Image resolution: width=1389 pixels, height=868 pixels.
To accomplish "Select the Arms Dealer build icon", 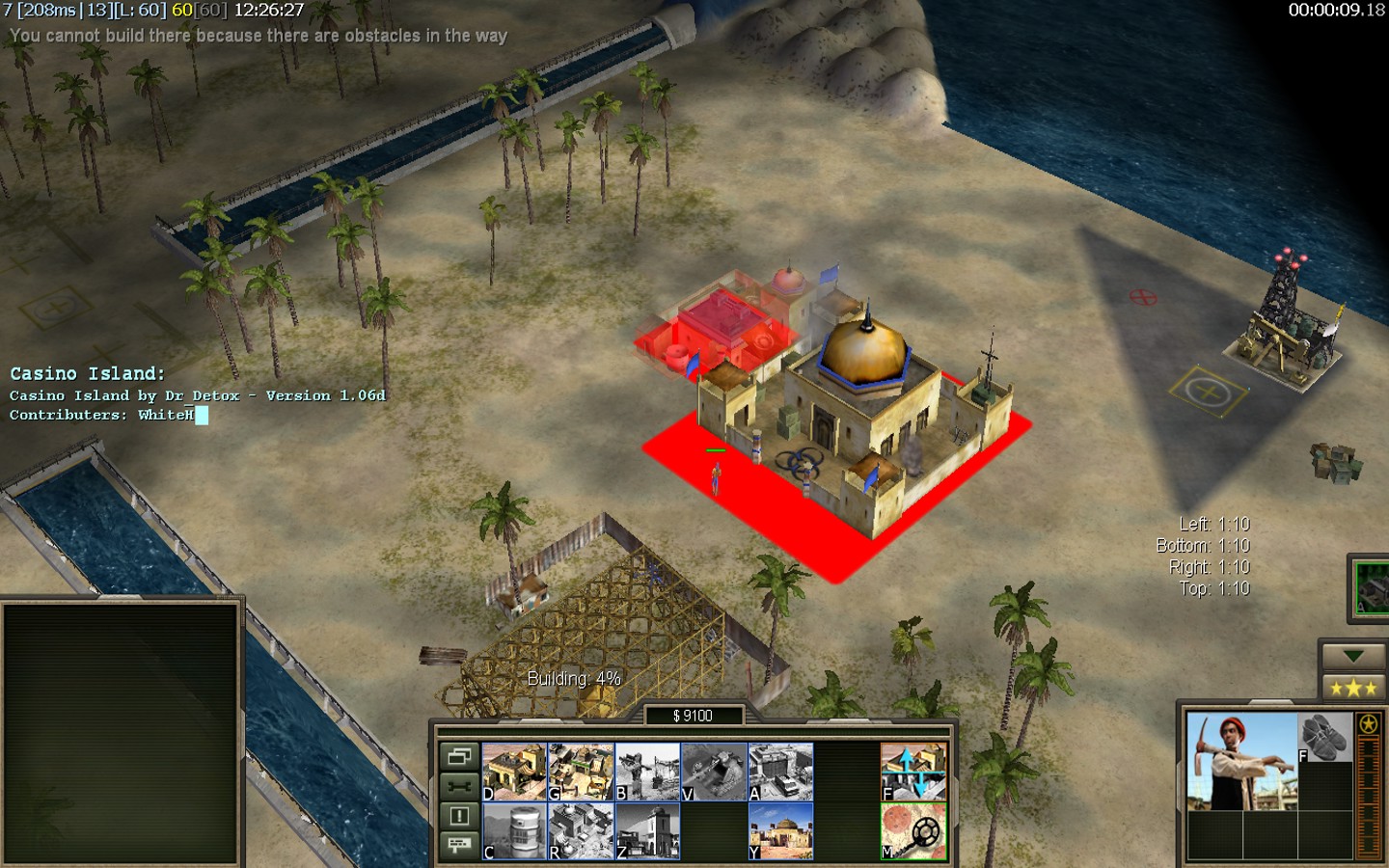I will click(780, 772).
